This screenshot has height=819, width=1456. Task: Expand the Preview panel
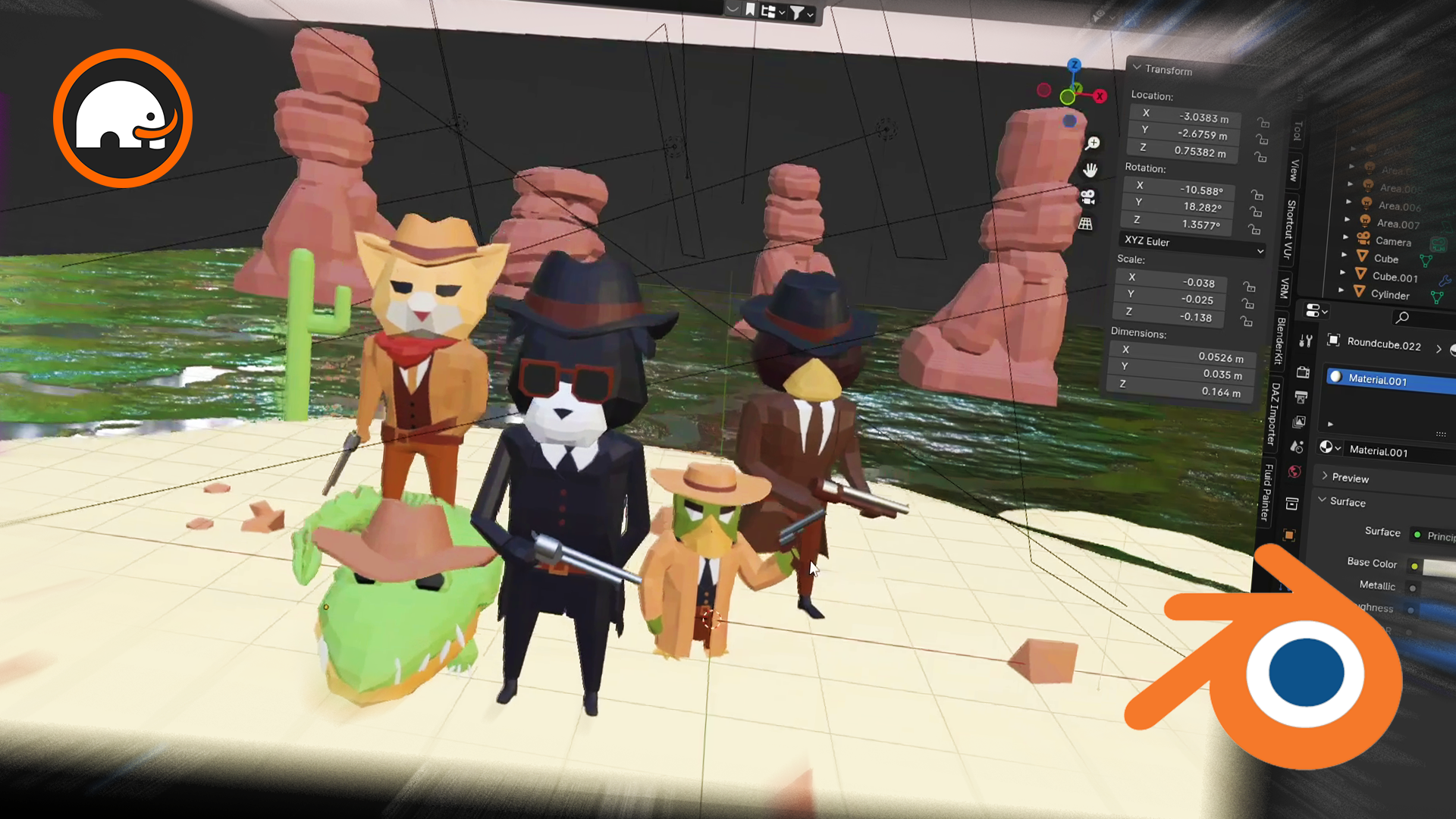point(1350,478)
